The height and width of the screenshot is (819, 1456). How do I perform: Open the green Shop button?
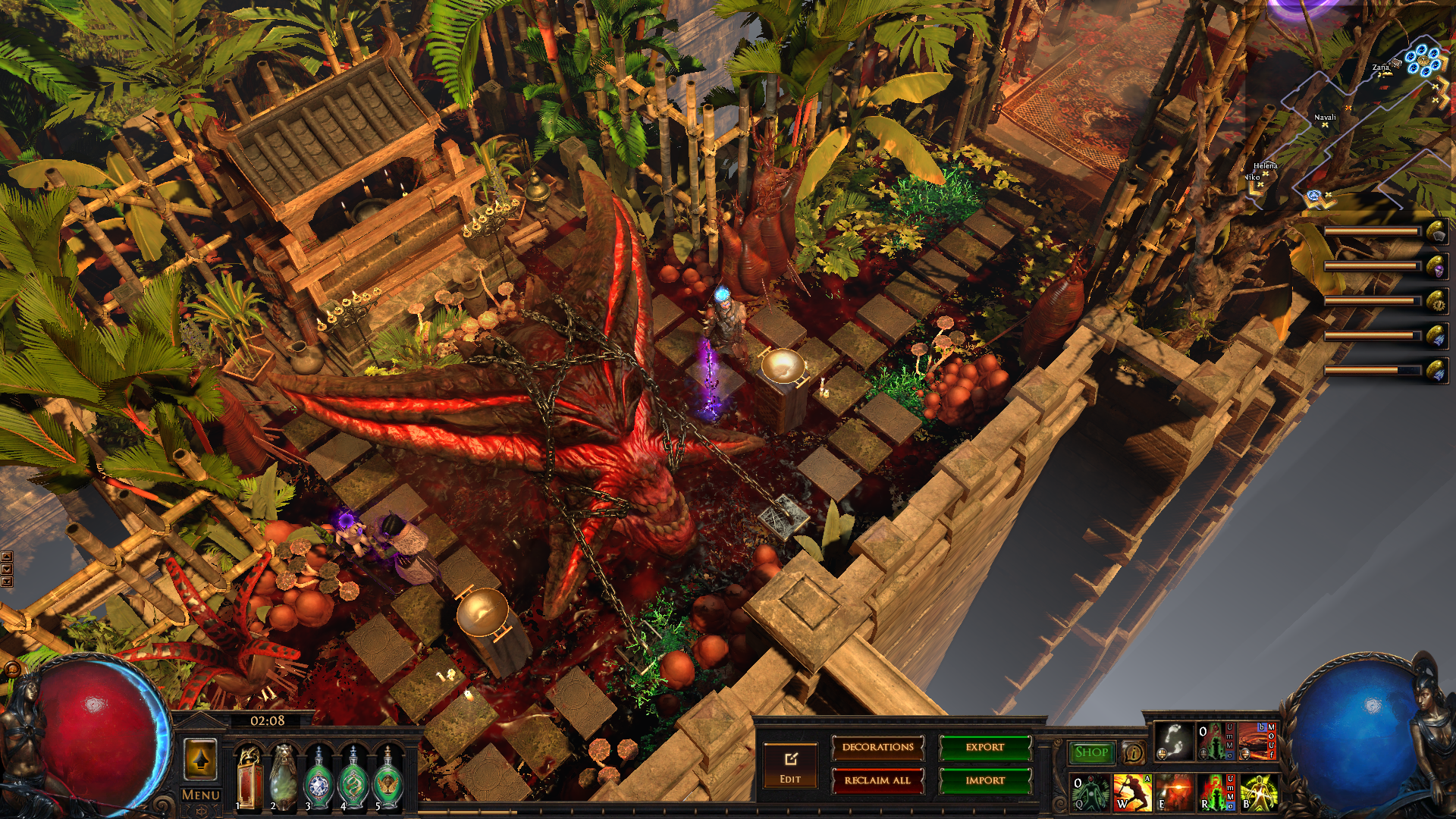coord(1091,752)
